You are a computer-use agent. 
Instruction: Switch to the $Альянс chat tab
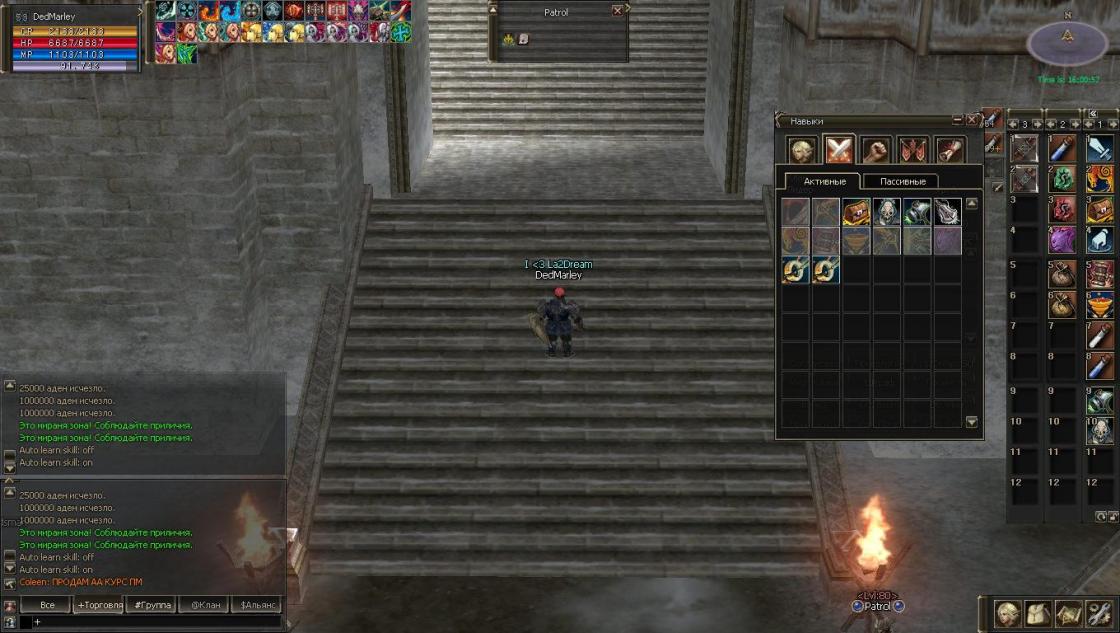pos(256,605)
